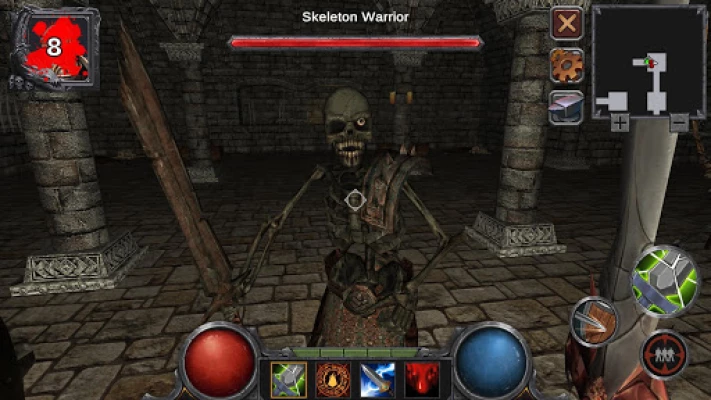Open settings via the gear icon
711x400 pixels.
[x=567, y=65]
